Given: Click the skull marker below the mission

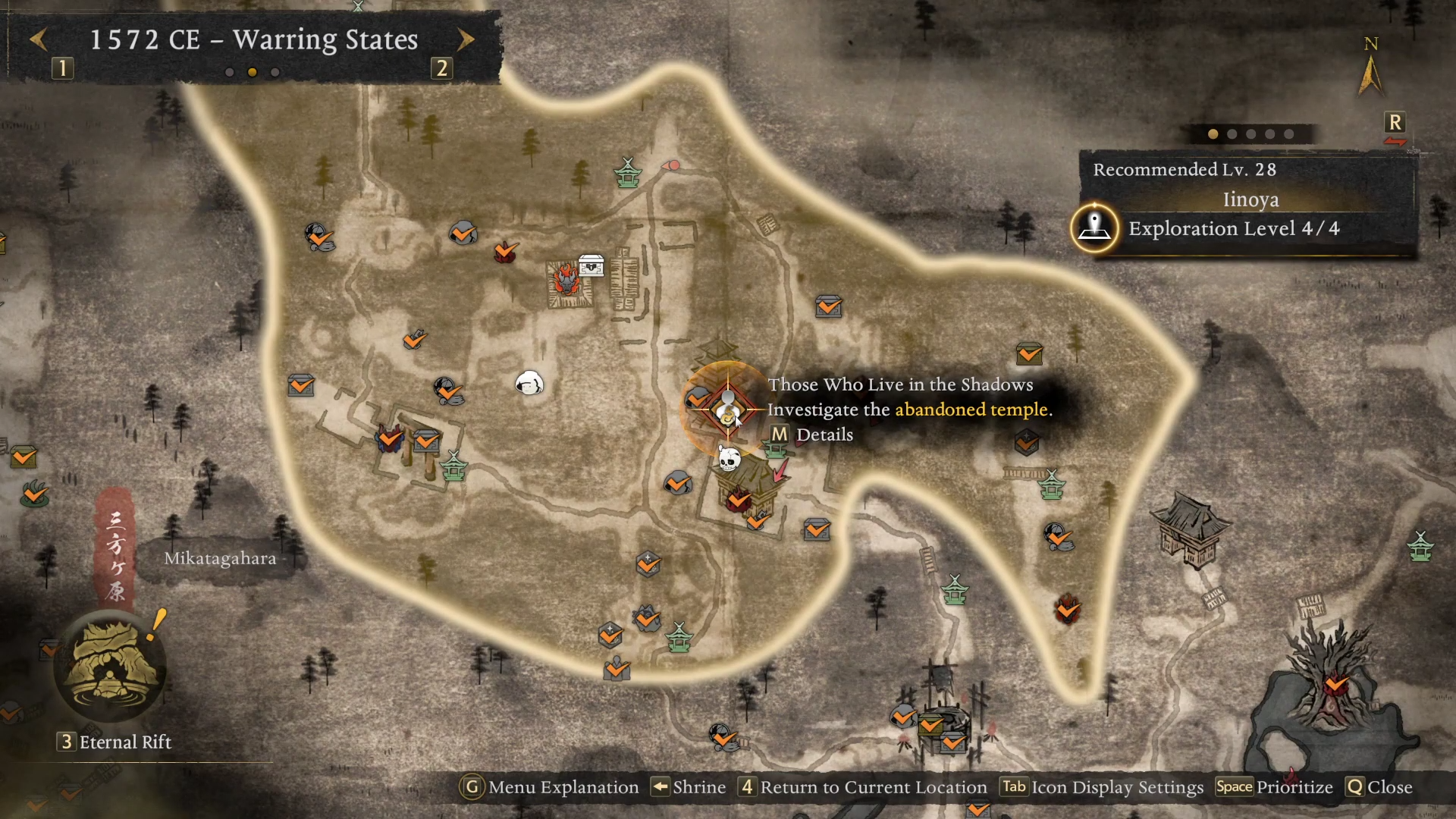Looking at the screenshot, I should tap(730, 459).
